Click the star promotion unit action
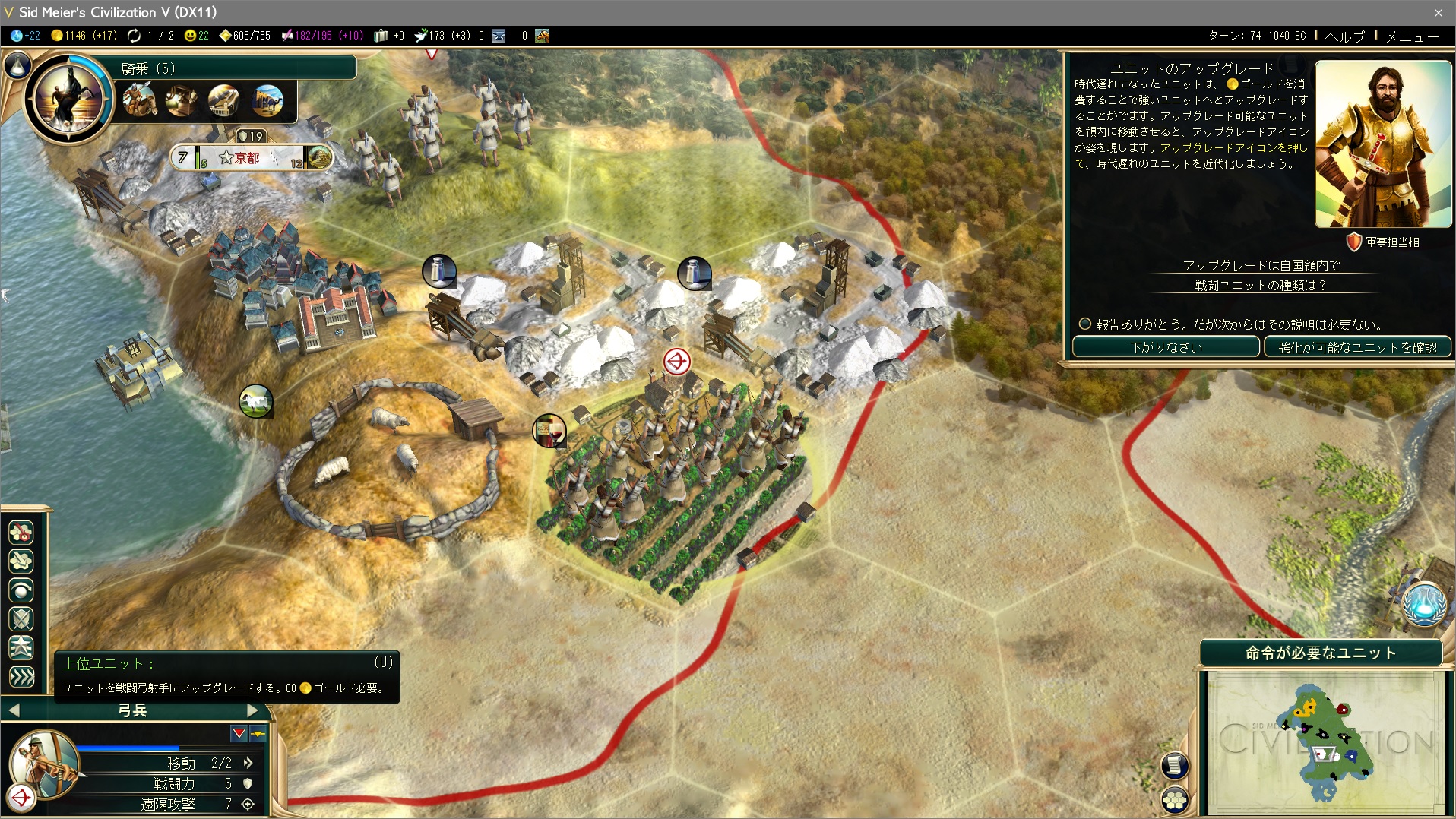1456x819 pixels. pos(21,647)
